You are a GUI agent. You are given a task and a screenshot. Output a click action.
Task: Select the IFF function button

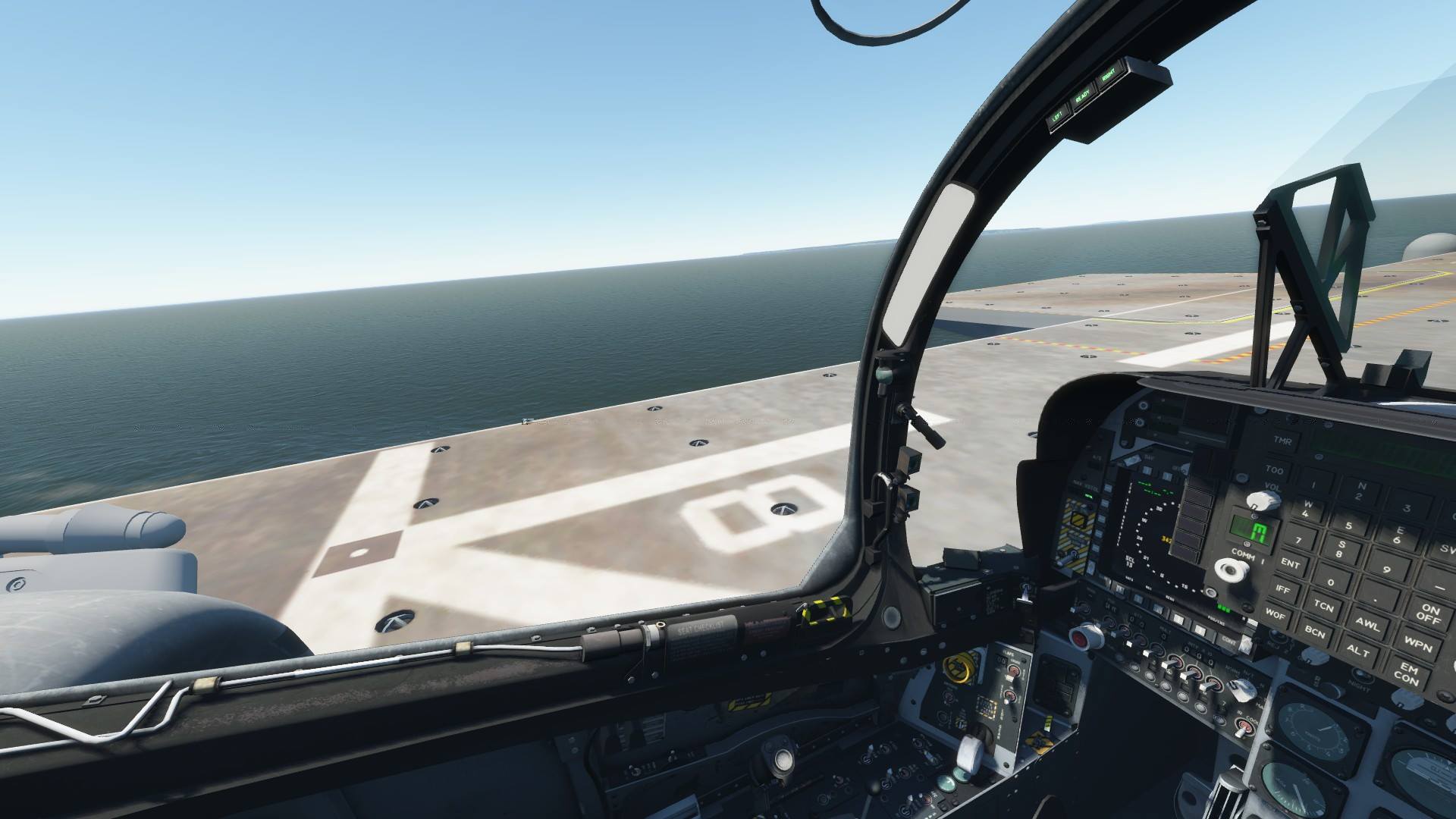click(1282, 588)
